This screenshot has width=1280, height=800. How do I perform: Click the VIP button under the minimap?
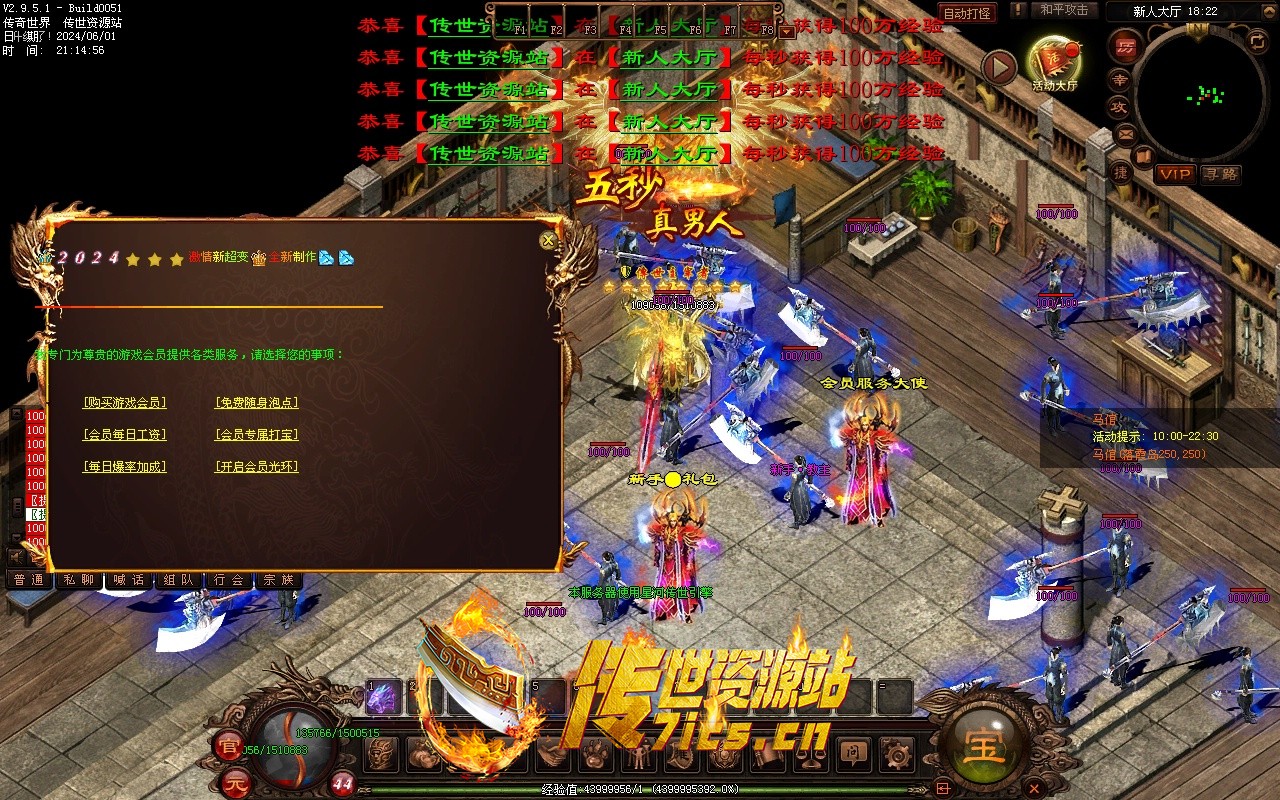tap(1176, 174)
